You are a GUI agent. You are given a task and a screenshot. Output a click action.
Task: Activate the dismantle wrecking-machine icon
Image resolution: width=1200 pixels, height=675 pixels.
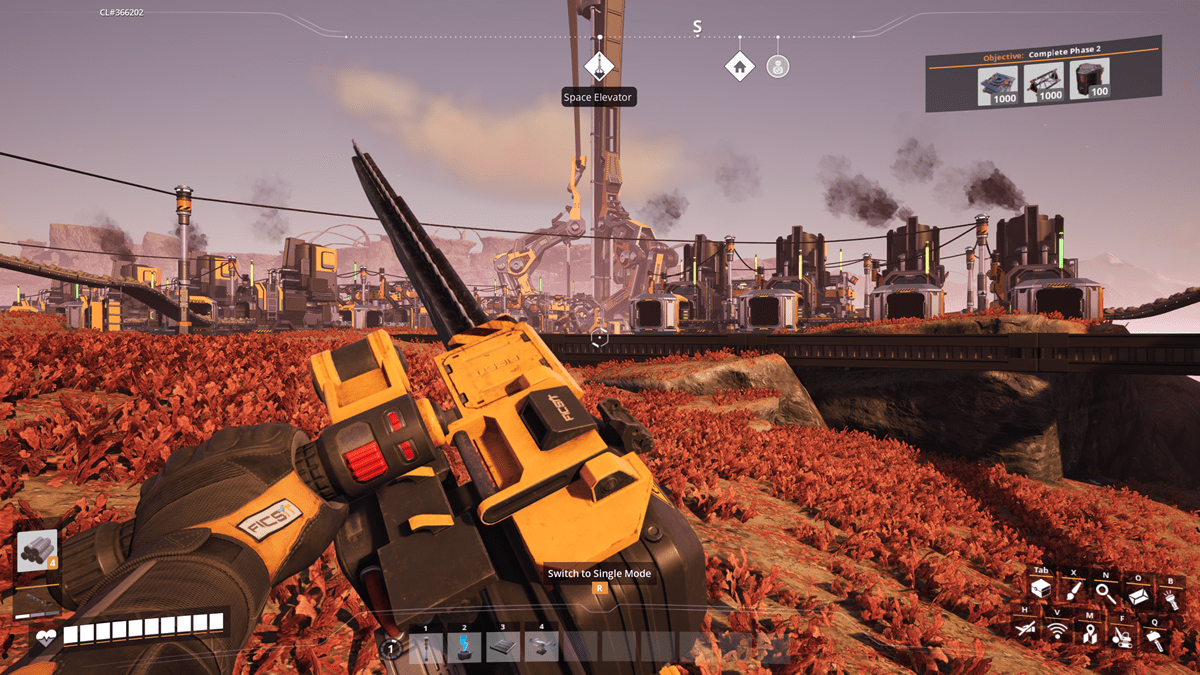click(1122, 636)
